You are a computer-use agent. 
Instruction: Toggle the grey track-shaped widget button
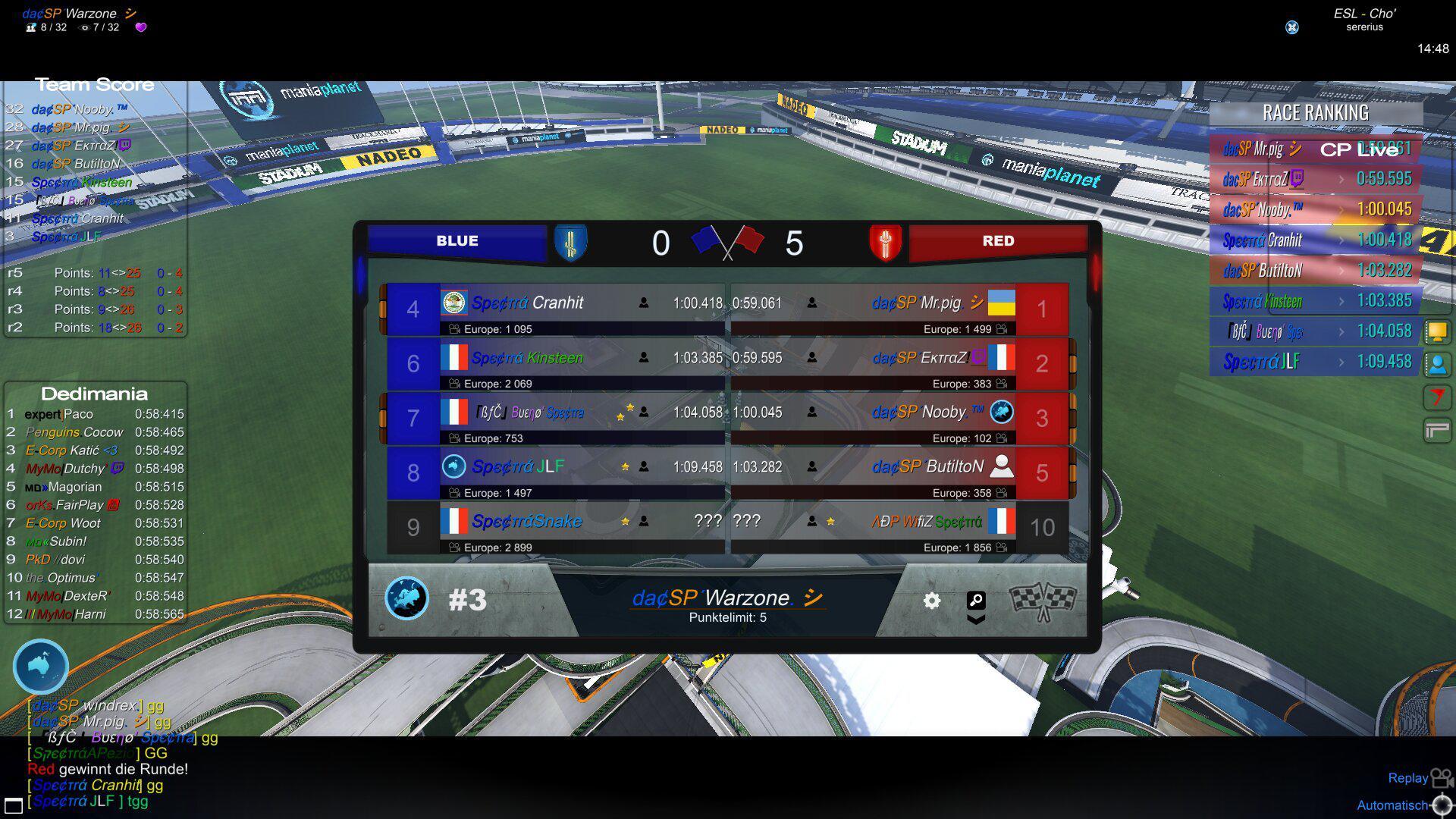[1437, 431]
